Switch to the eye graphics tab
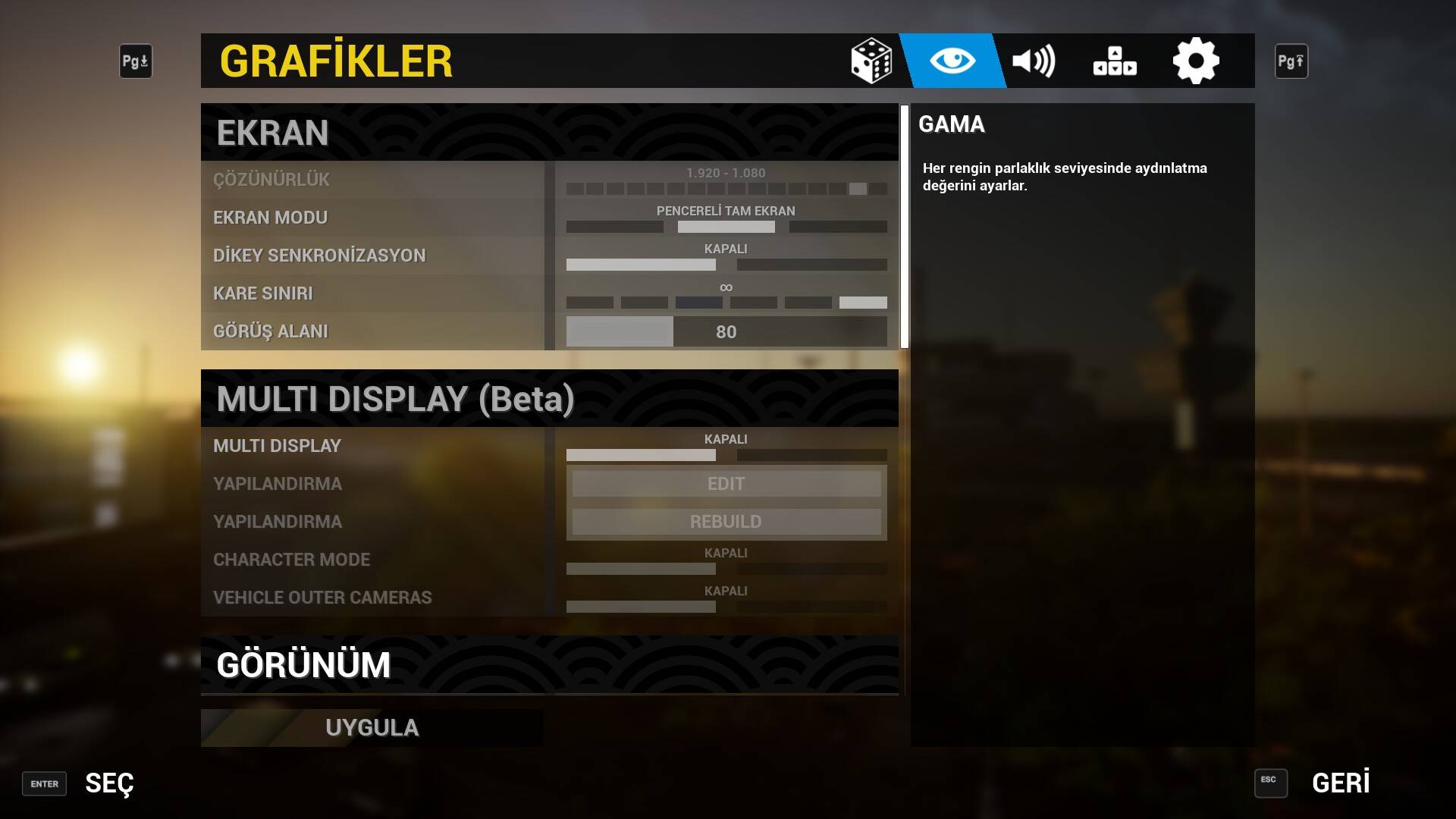The width and height of the screenshot is (1456, 819). pyautogui.click(x=952, y=61)
